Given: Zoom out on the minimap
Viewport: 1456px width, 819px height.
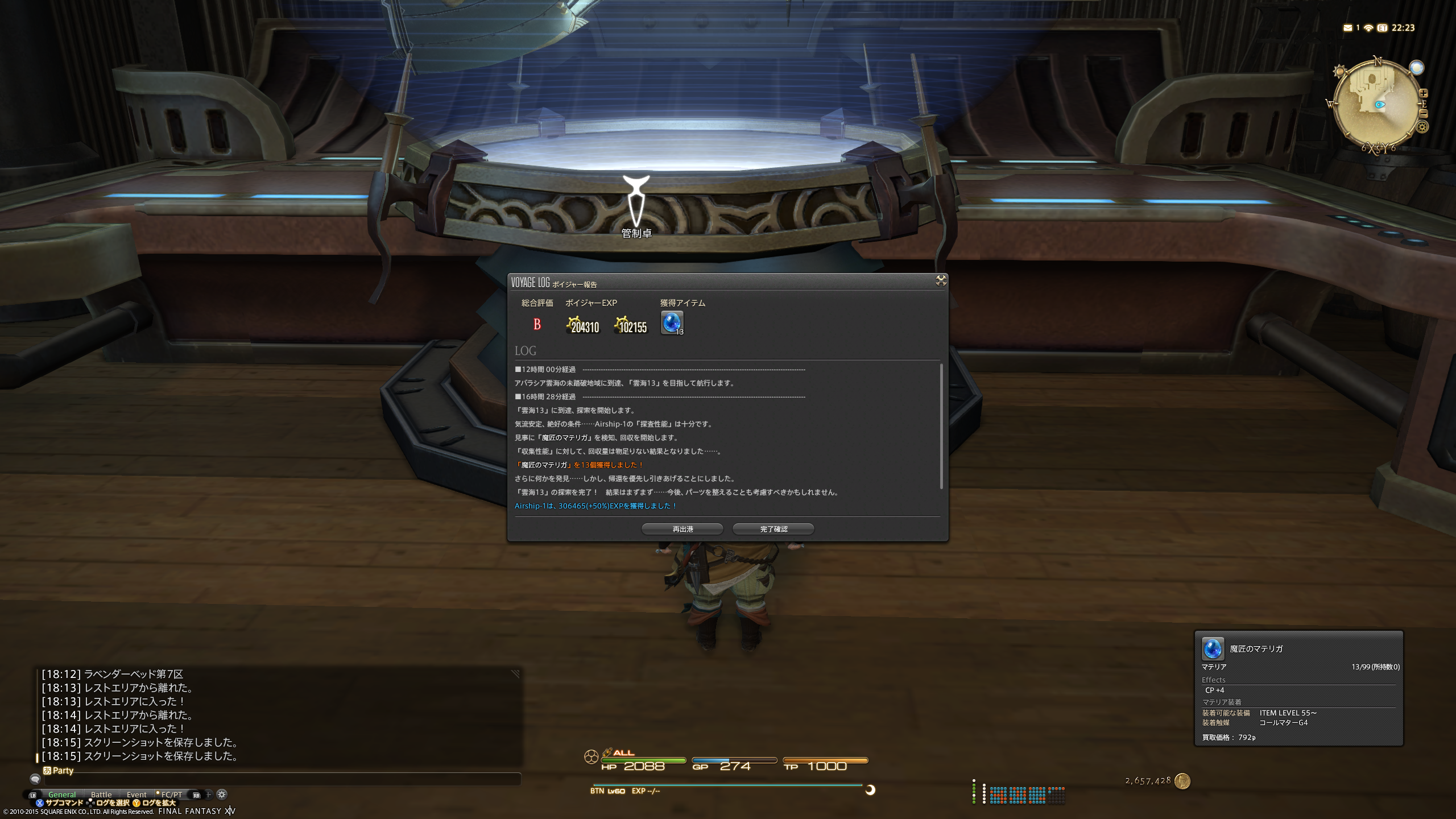Looking at the screenshot, I should tap(1423, 114).
